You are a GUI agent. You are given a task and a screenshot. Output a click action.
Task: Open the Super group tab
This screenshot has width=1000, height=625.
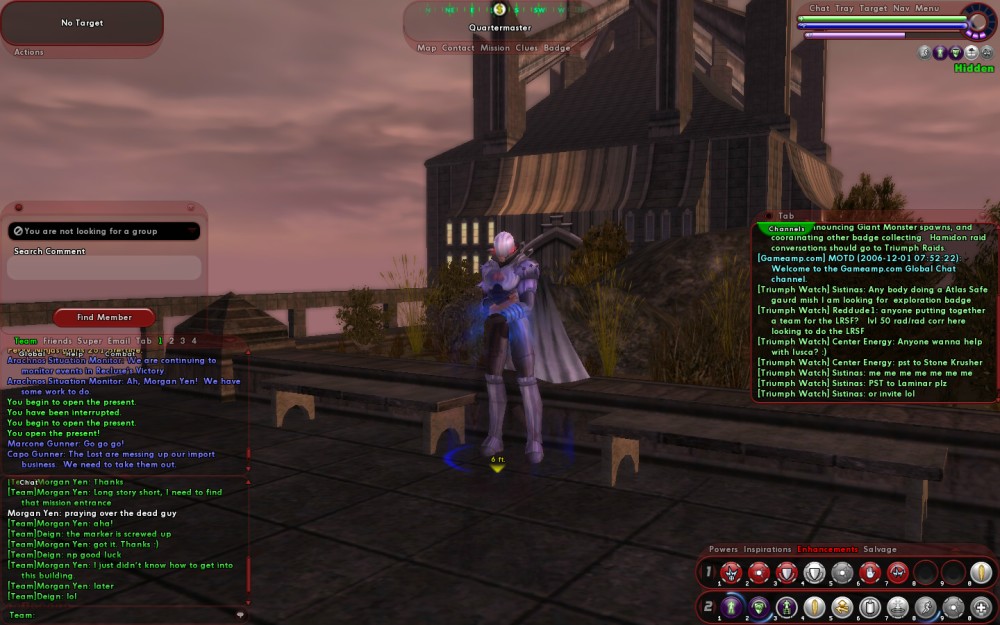coord(88,341)
